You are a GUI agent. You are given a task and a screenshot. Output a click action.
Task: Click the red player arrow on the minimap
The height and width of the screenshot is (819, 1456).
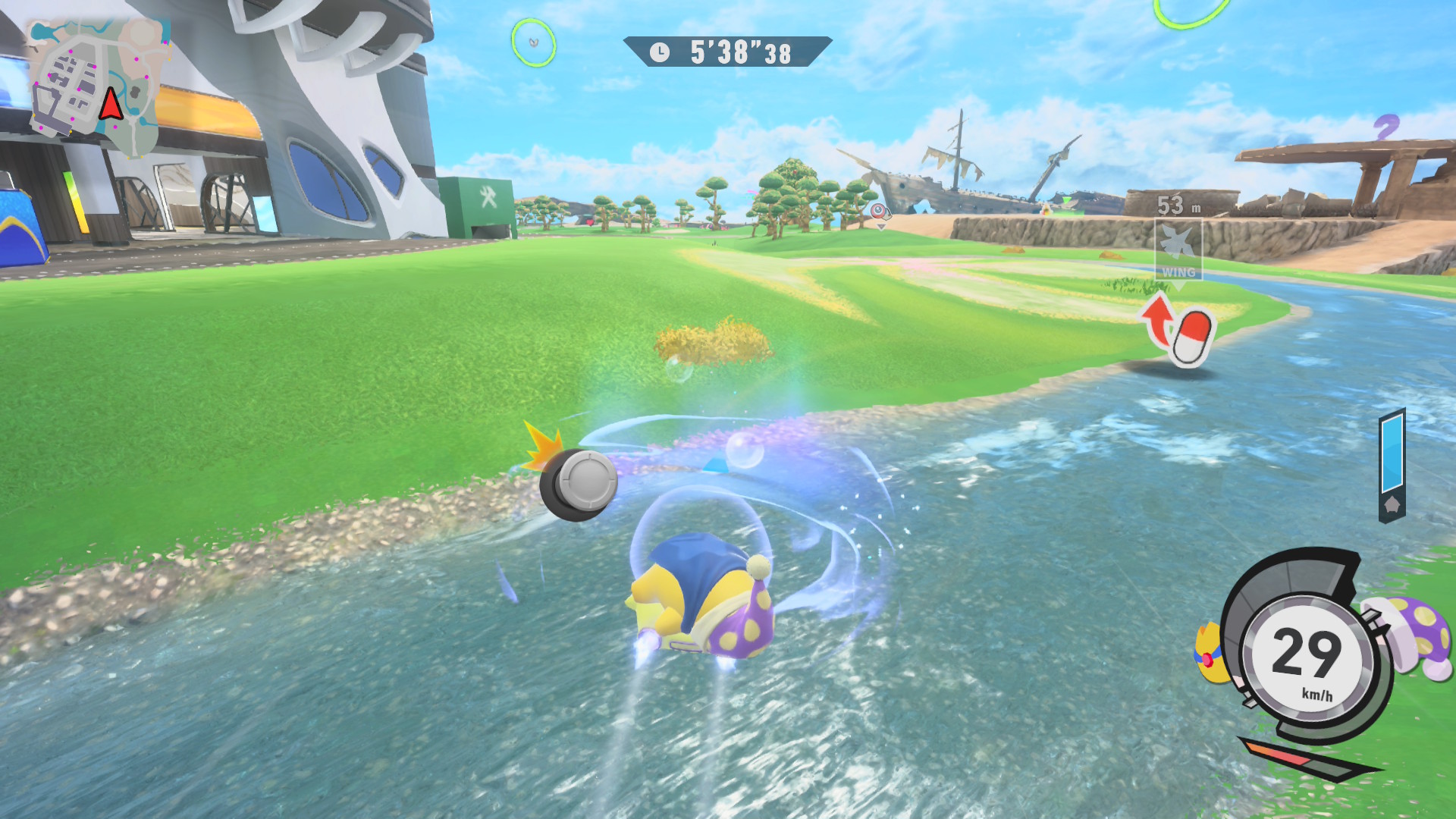click(x=111, y=105)
